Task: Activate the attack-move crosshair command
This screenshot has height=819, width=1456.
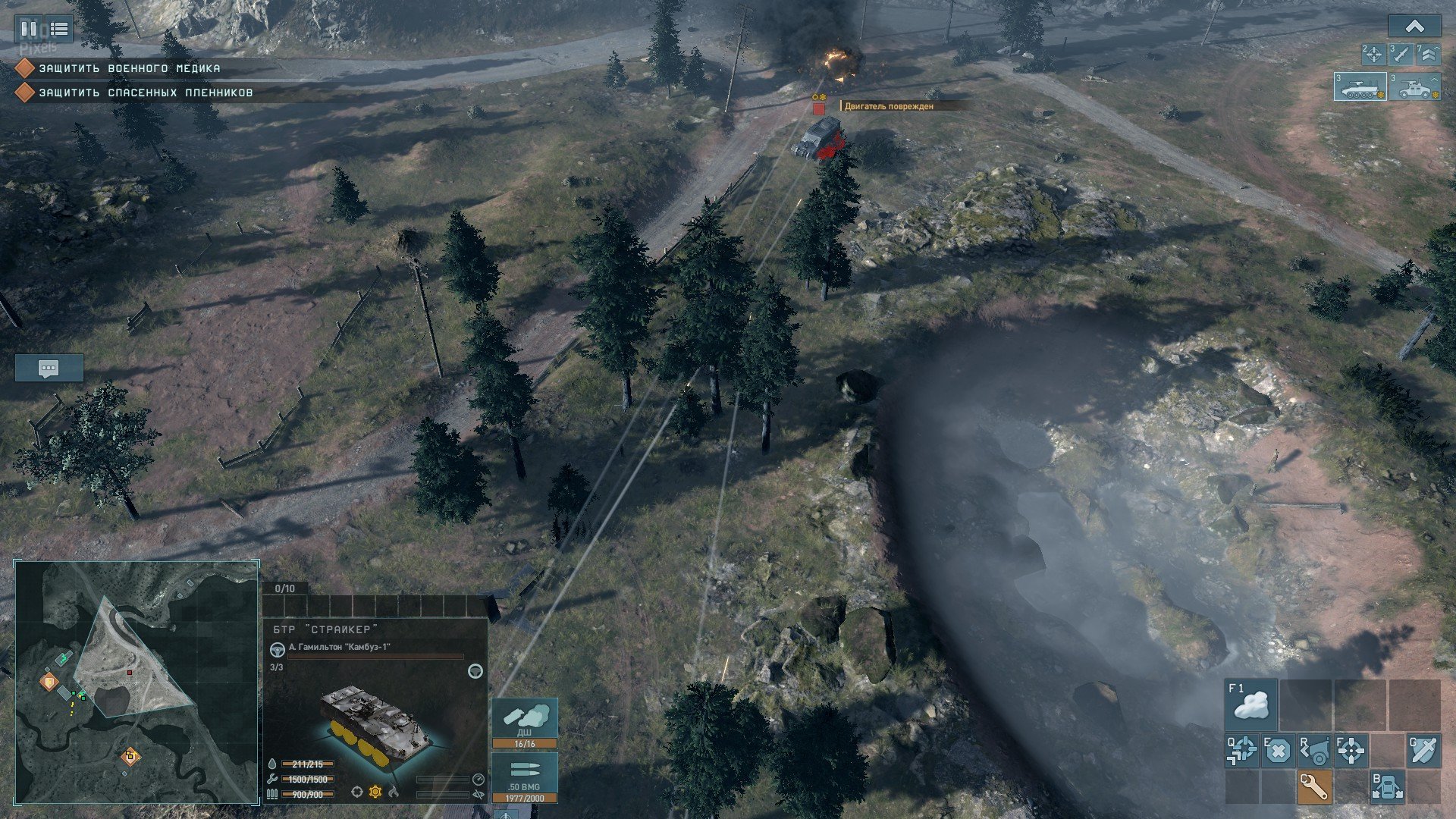Action: coord(1241,751)
